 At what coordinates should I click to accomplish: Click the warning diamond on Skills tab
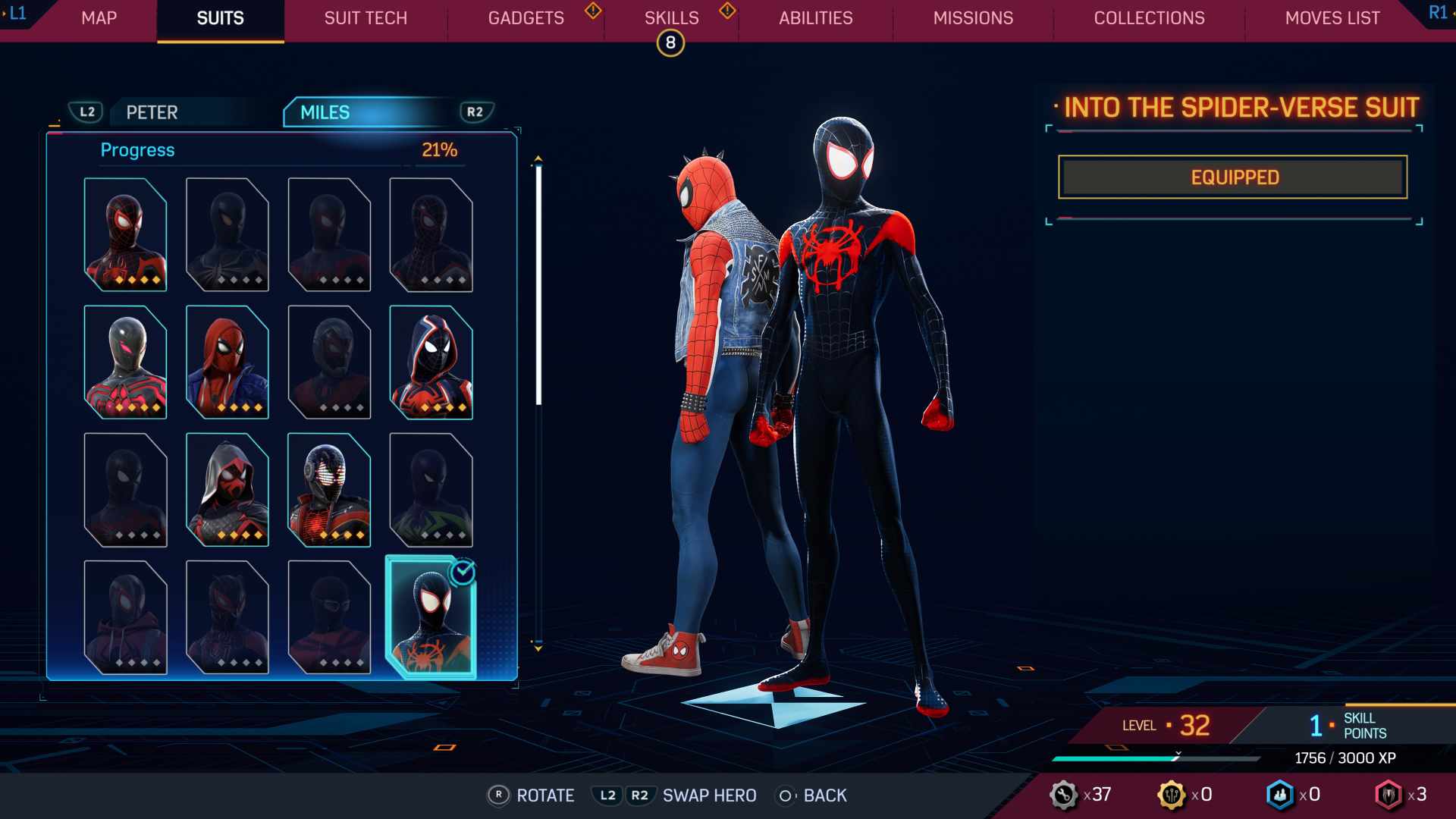pyautogui.click(x=726, y=12)
